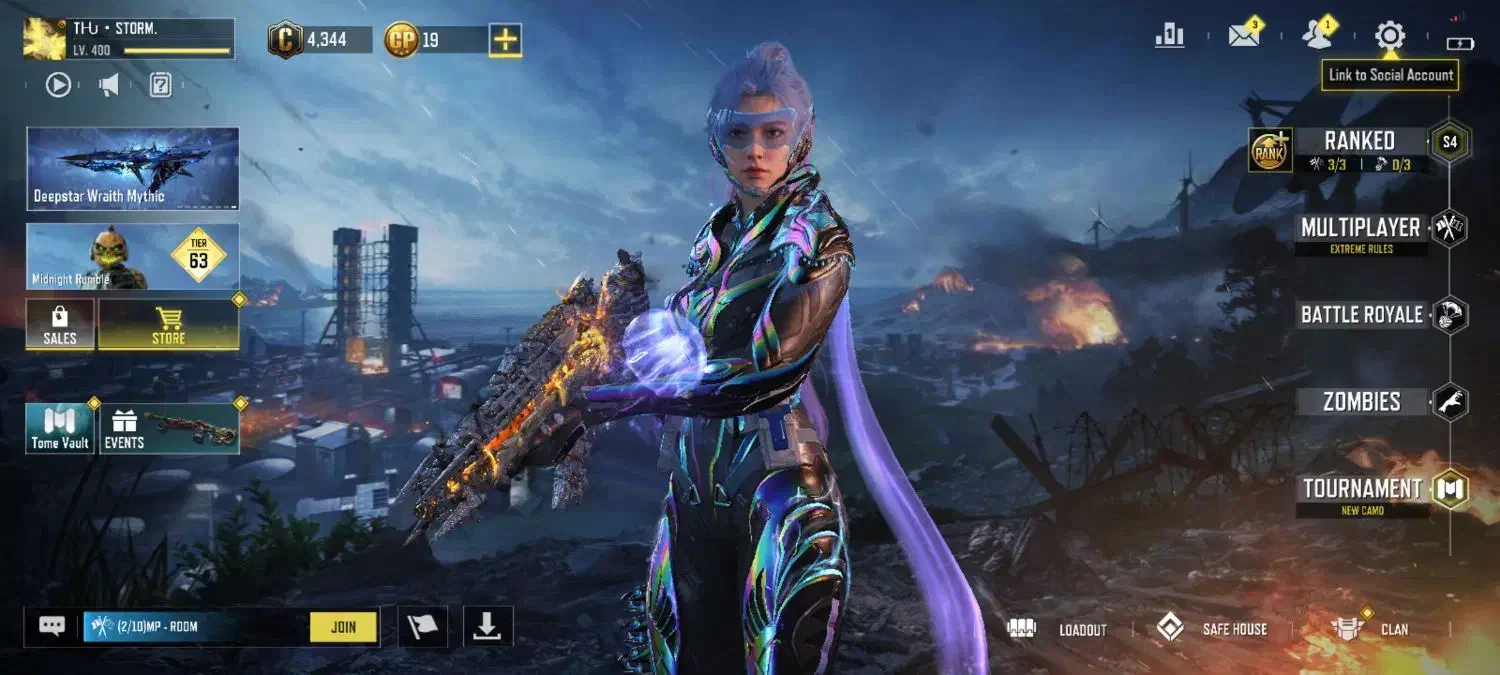The height and width of the screenshot is (675, 1500).
Task: Join the MP room
Action: (343, 627)
